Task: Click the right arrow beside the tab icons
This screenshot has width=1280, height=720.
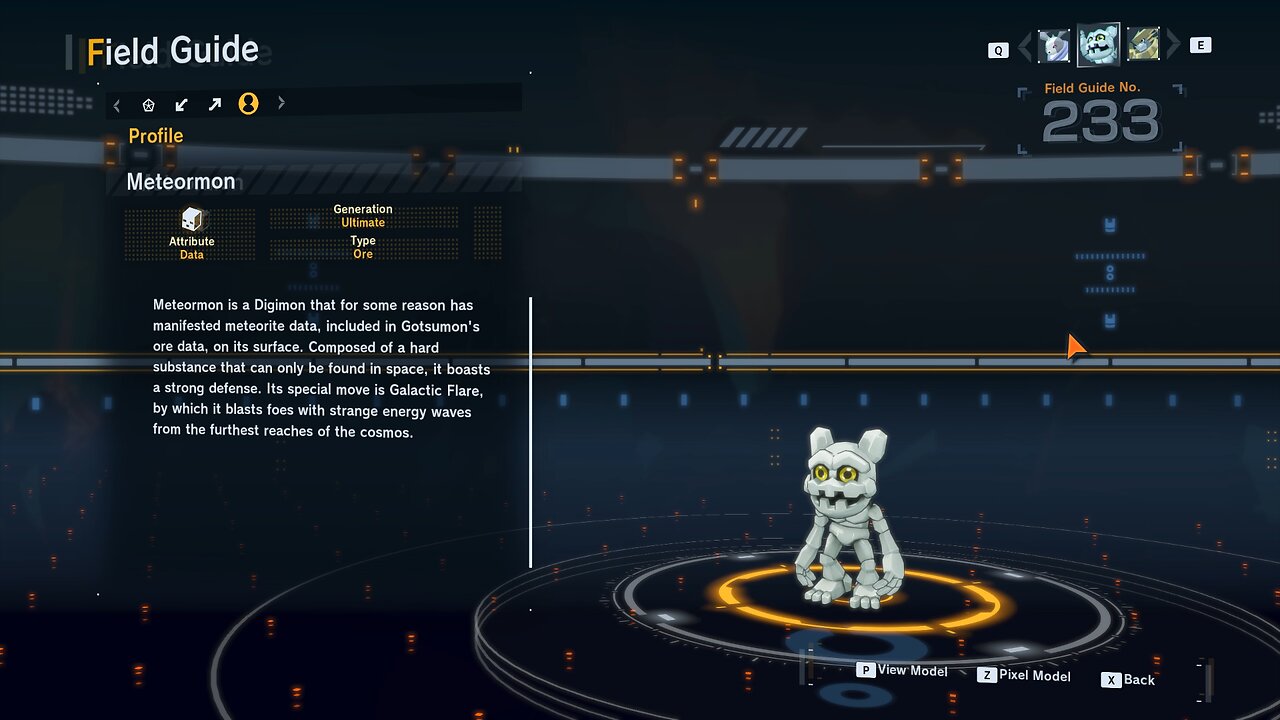Action: click(x=281, y=103)
